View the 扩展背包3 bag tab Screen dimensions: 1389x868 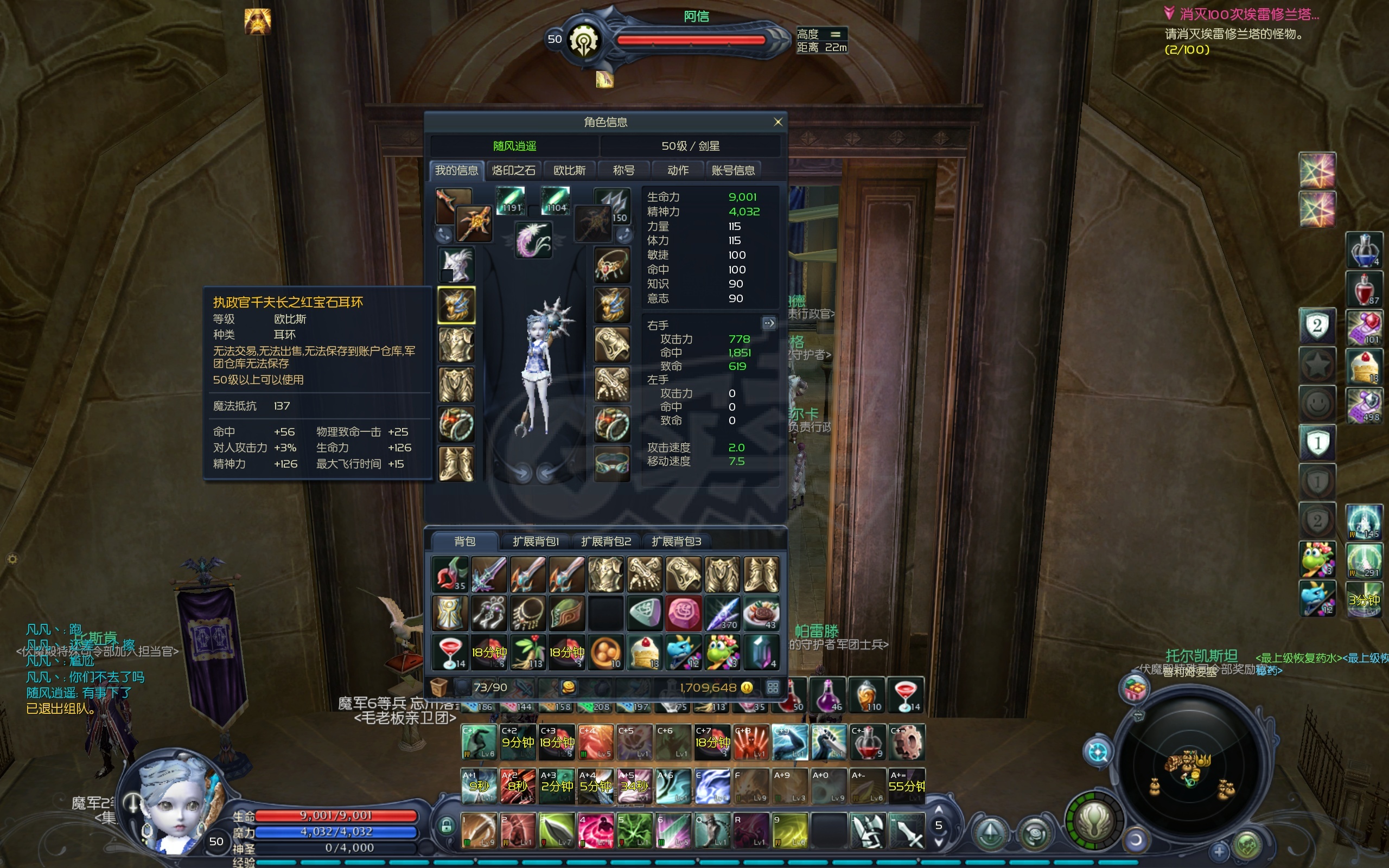676,541
